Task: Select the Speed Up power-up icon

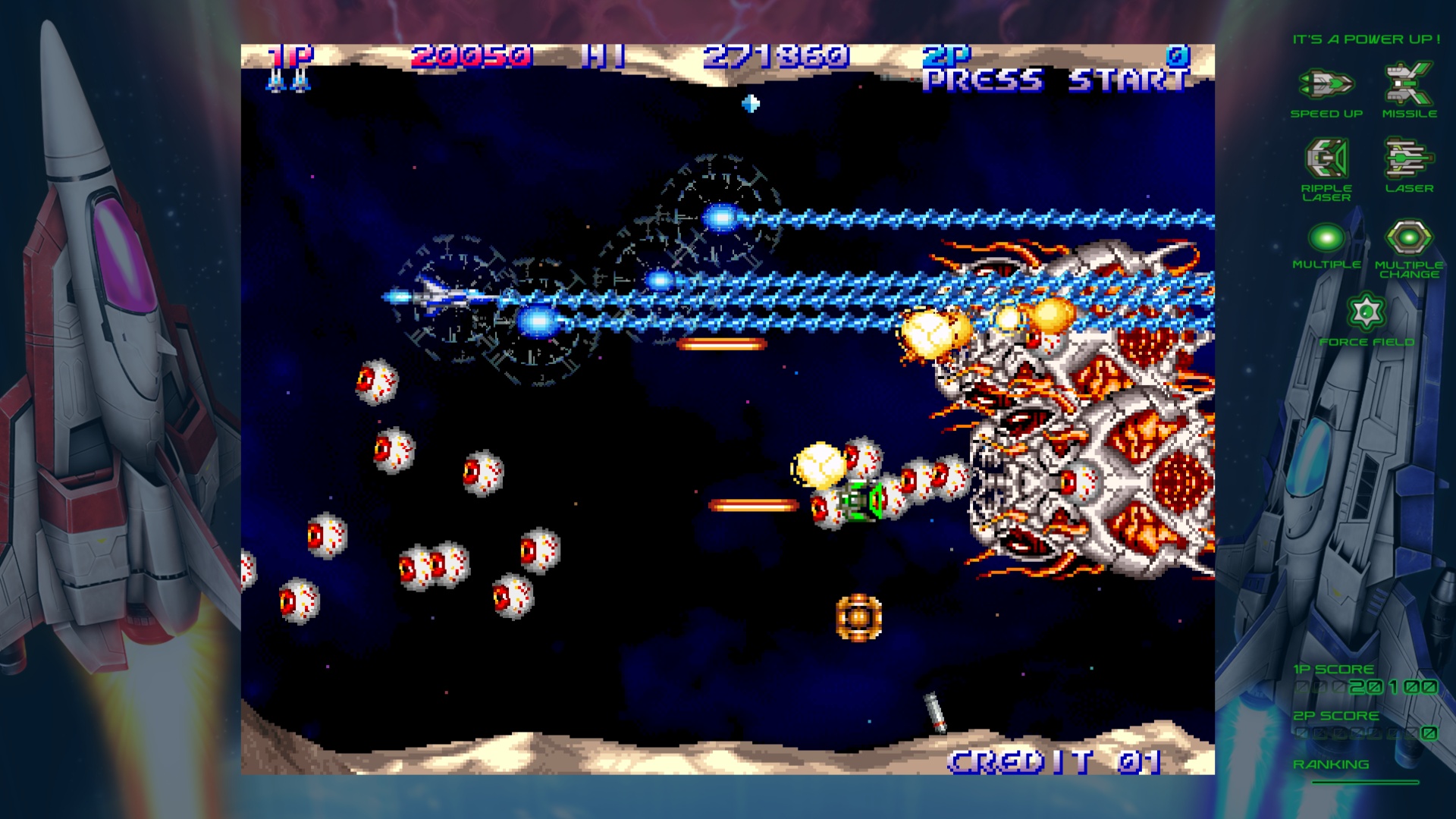Action: 1326,83
